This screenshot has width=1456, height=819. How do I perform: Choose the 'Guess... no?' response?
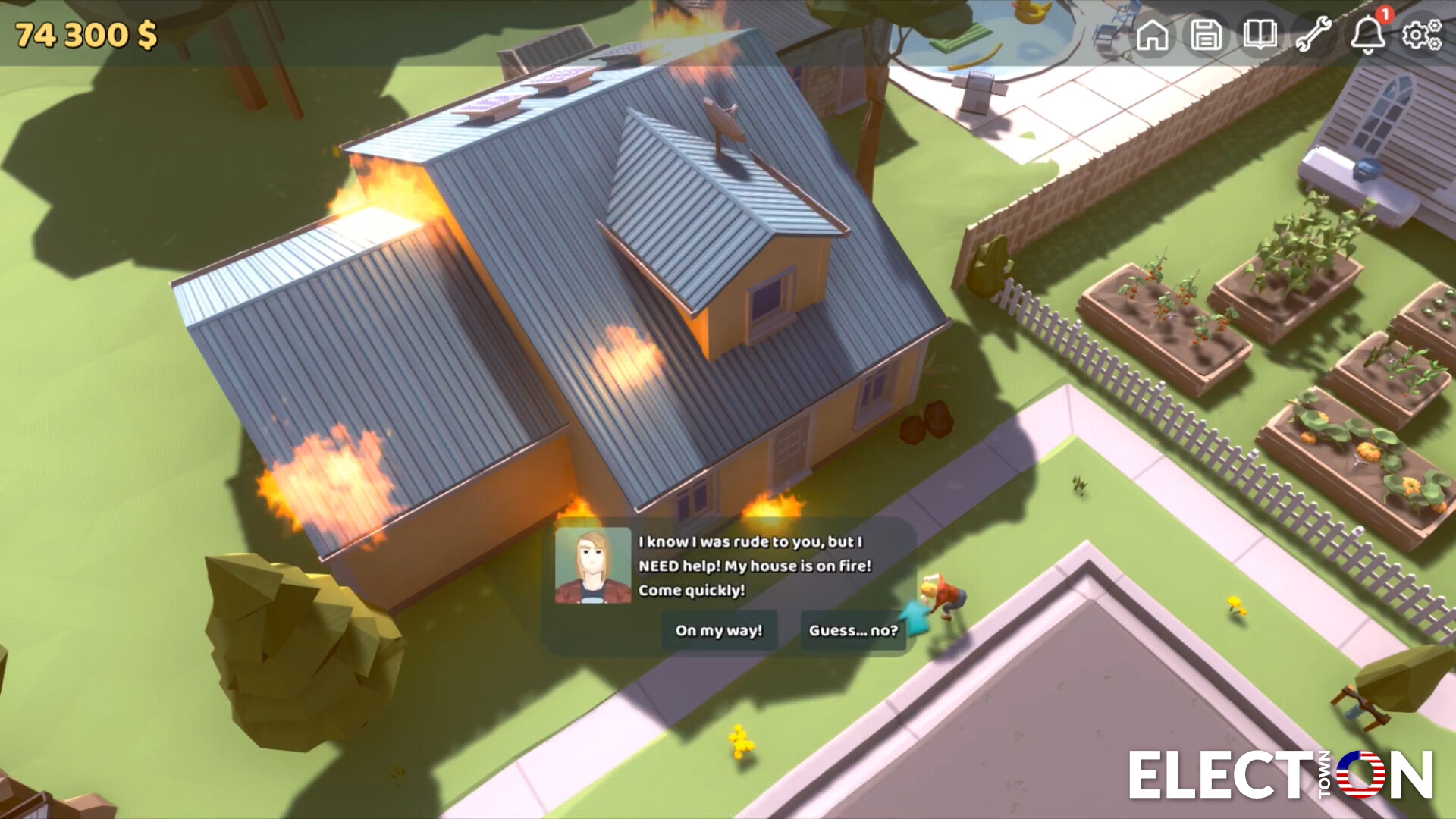click(x=852, y=630)
